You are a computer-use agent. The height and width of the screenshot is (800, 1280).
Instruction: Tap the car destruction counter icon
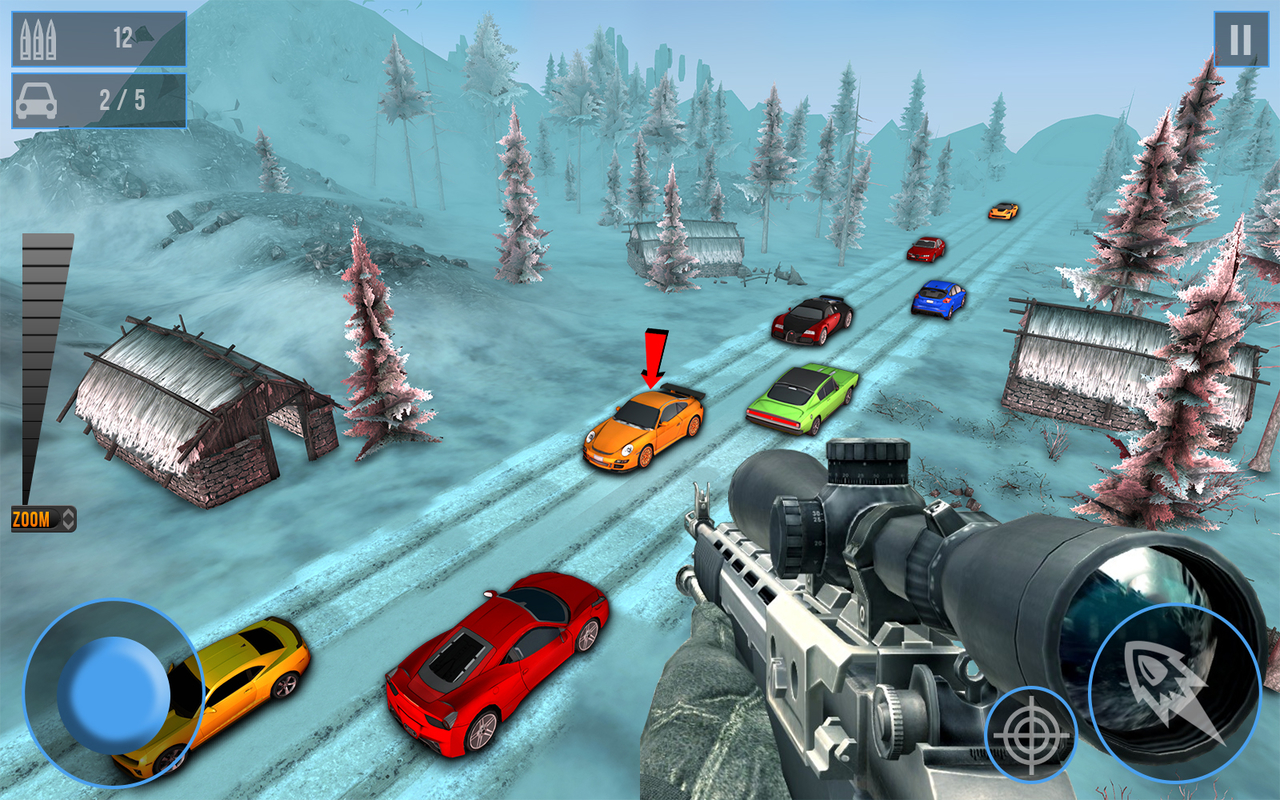tap(38, 99)
